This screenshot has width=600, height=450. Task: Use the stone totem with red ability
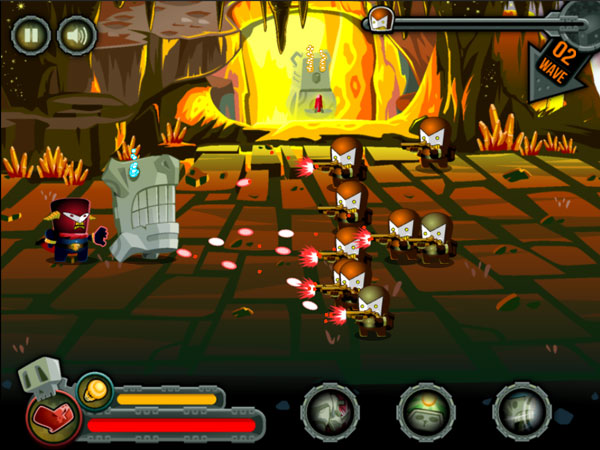[330, 412]
